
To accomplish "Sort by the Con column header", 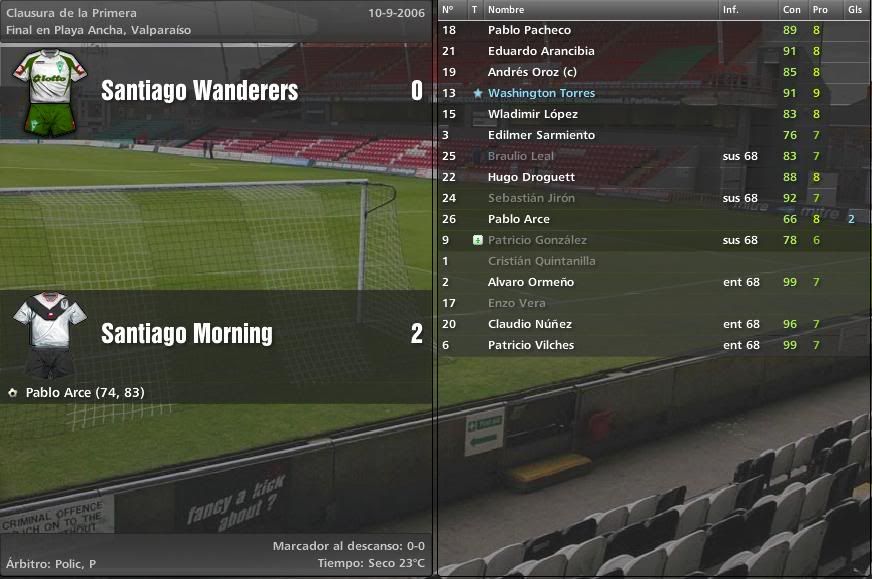I will pyautogui.click(x=791, y=9).
